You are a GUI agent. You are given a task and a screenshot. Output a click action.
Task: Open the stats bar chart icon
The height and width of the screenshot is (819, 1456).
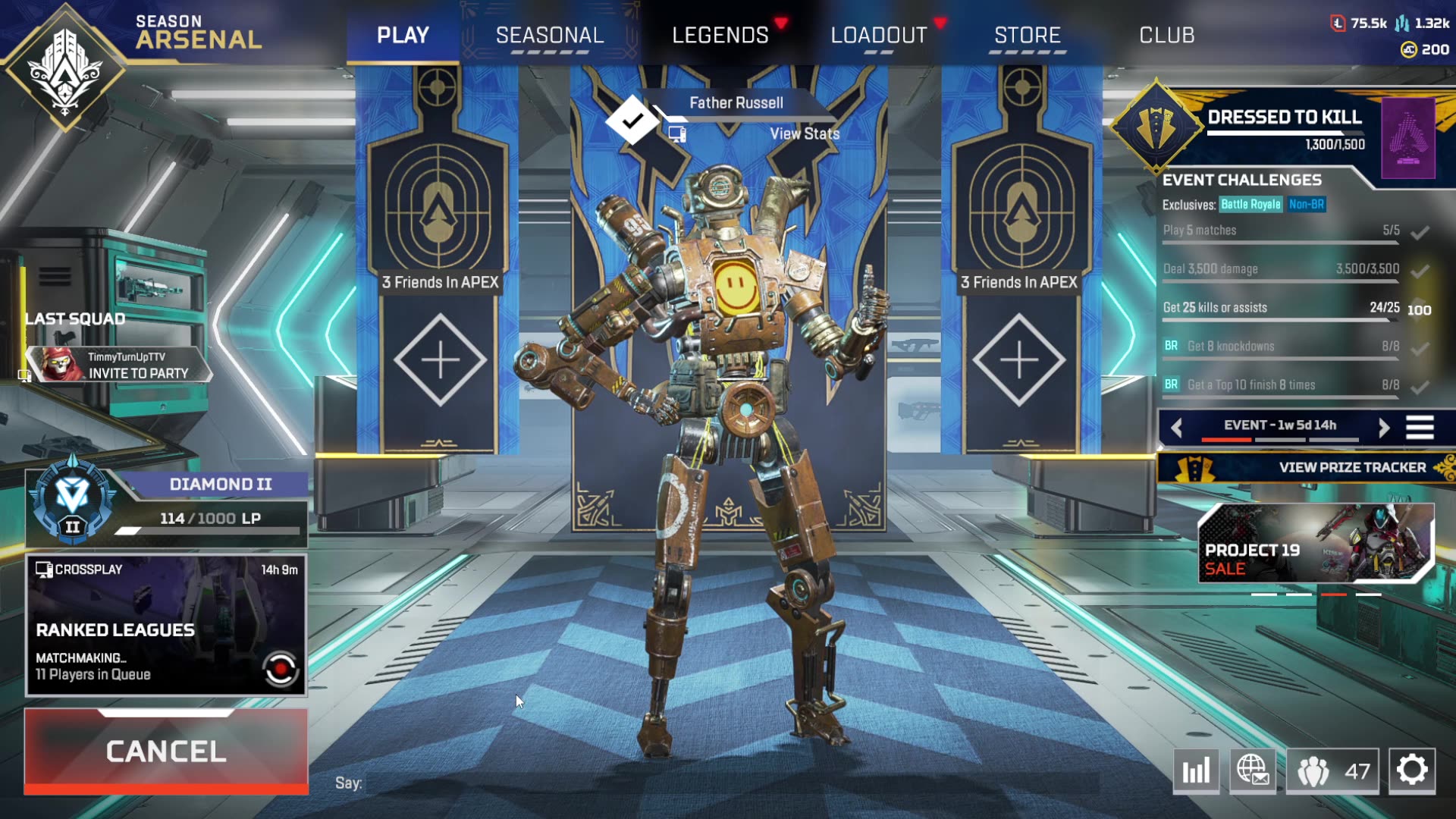pos(1197,771)
